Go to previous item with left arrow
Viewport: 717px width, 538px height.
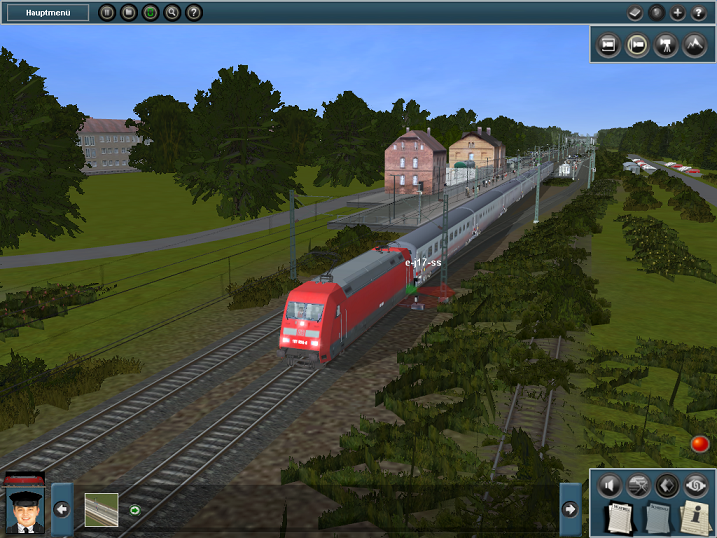point(62,509)
